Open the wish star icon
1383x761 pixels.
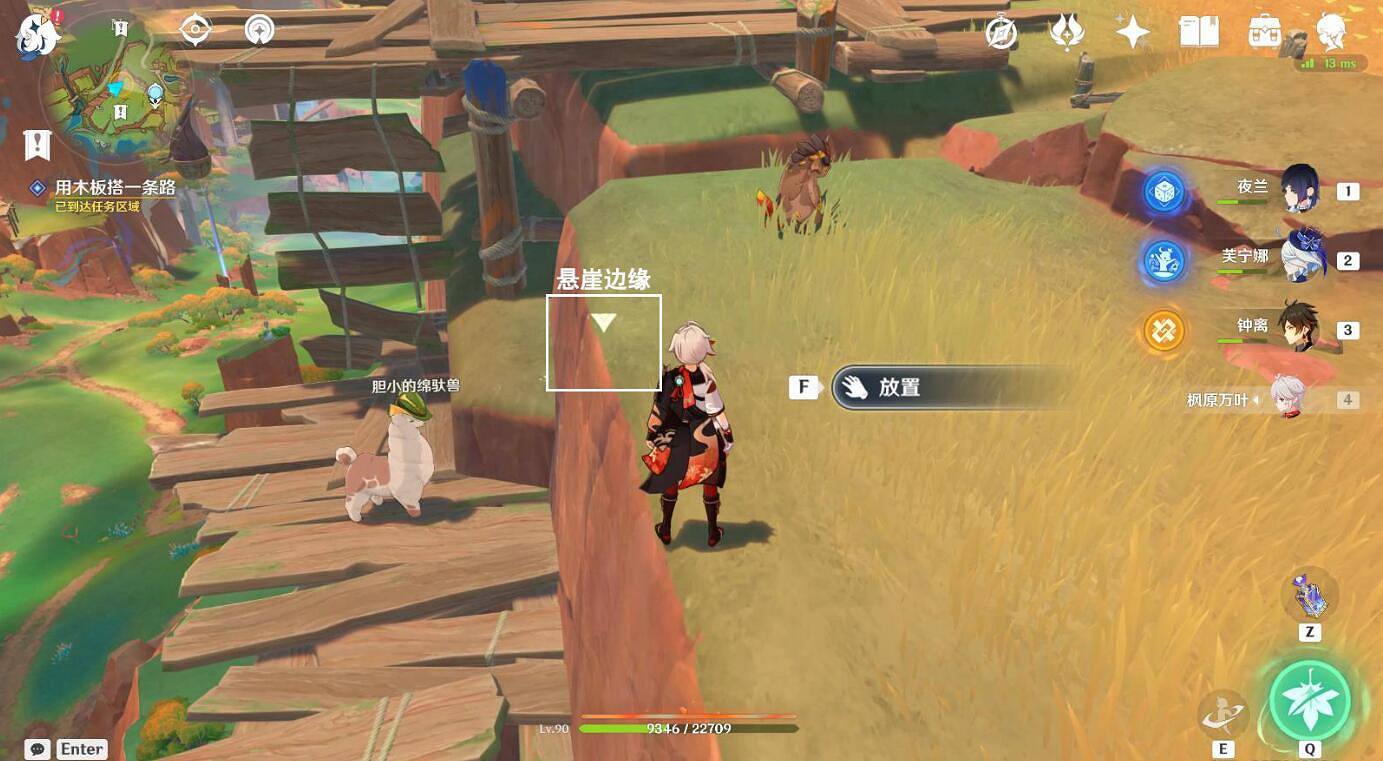coord(1131,32)
